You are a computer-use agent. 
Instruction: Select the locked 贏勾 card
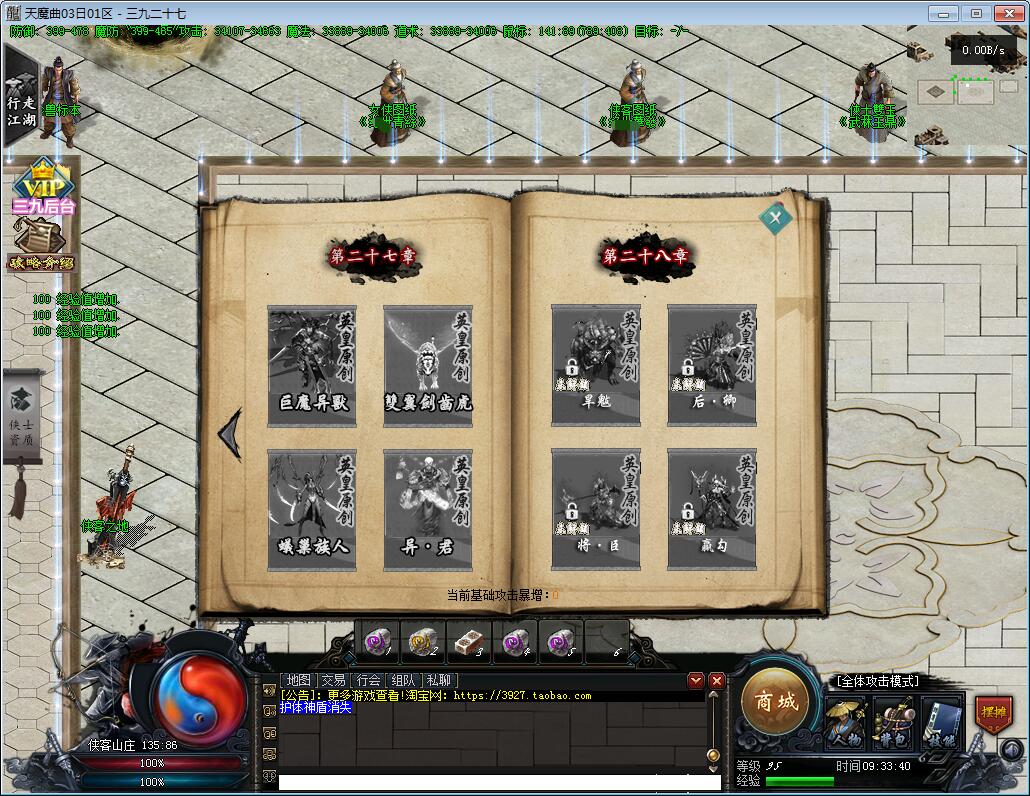(x=712, y=510)
